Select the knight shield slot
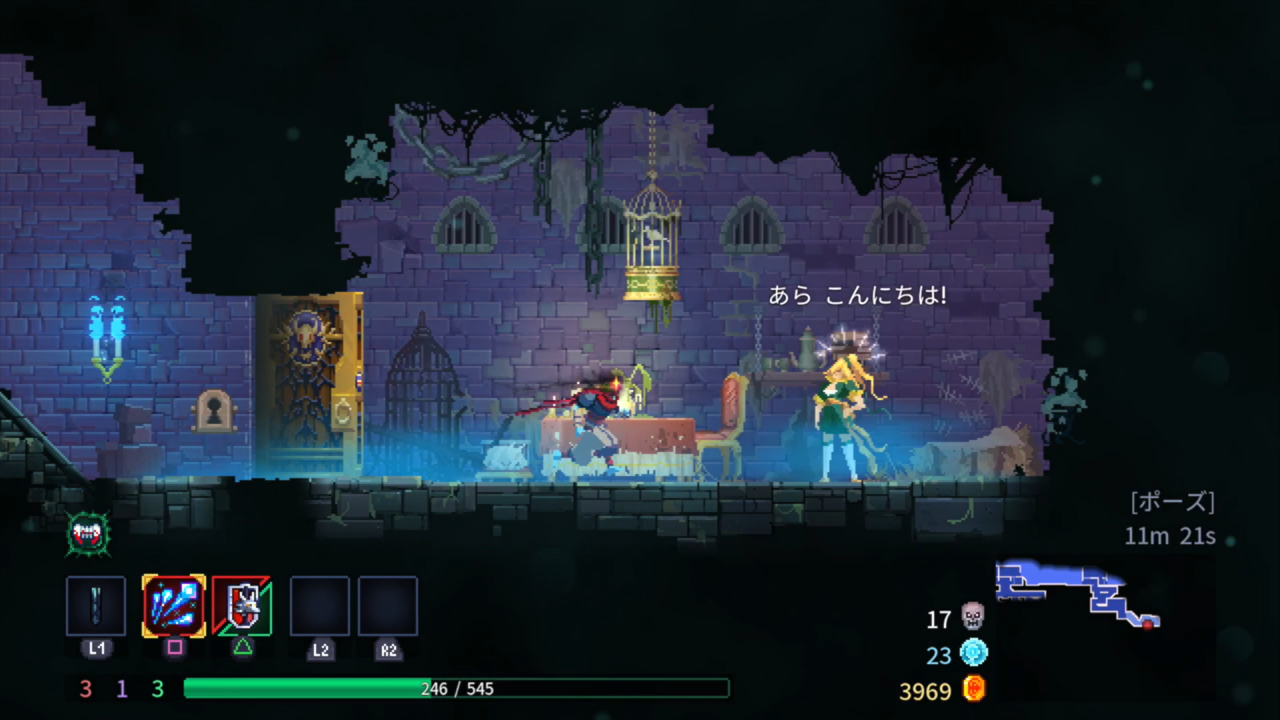Viewport: 1280px width, 720px height. tap(242, 606)
